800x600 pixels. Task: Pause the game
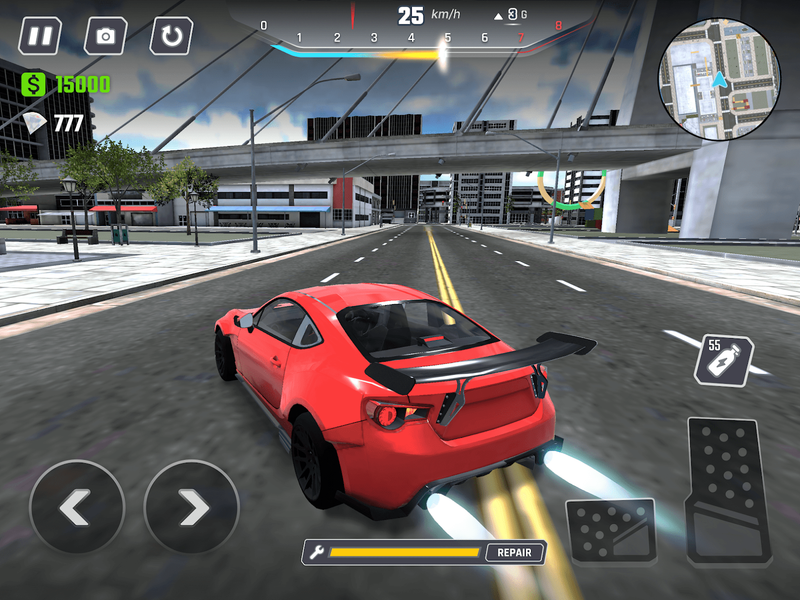40,37
